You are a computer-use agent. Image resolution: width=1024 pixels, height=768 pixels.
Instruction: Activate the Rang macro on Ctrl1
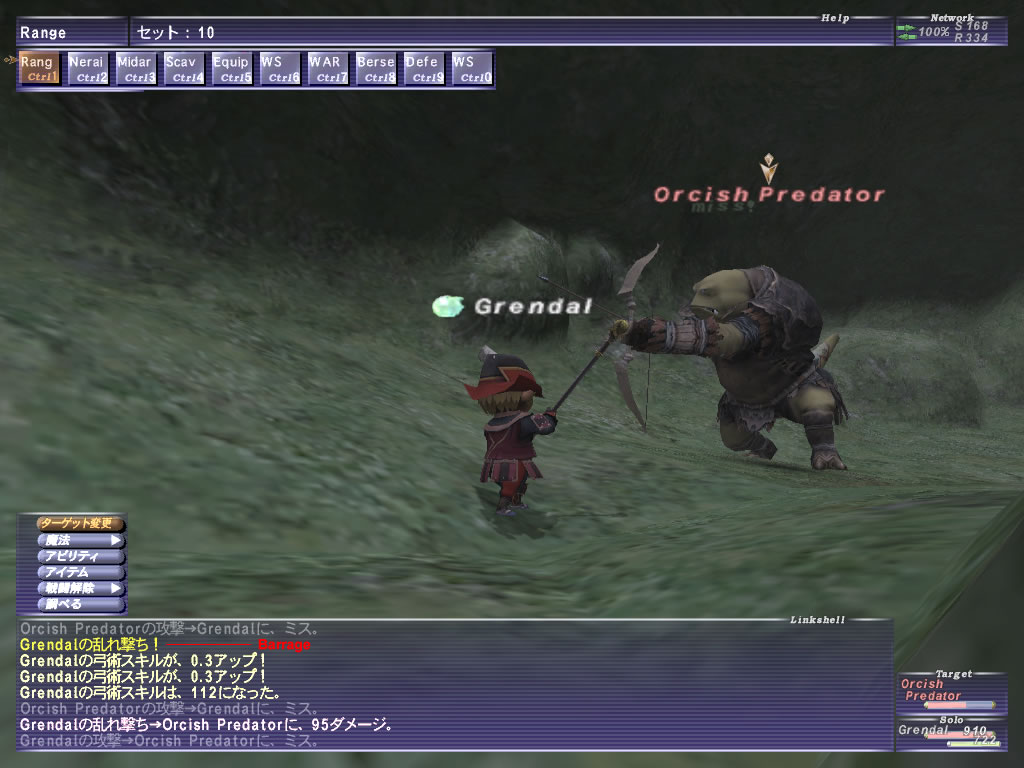pyautogui.click(x=37, y=69)
